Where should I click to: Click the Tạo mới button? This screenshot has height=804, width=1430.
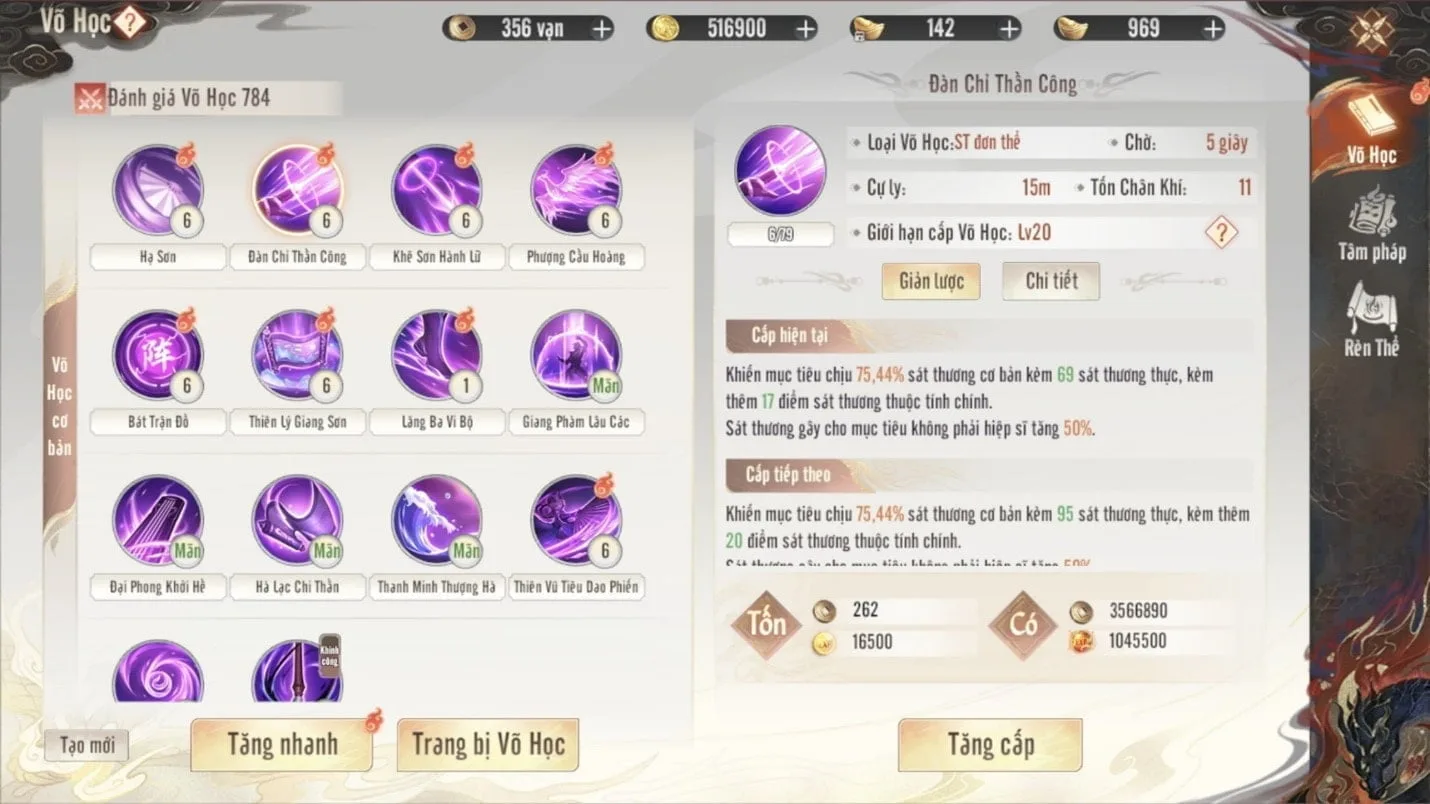(87, 745)
